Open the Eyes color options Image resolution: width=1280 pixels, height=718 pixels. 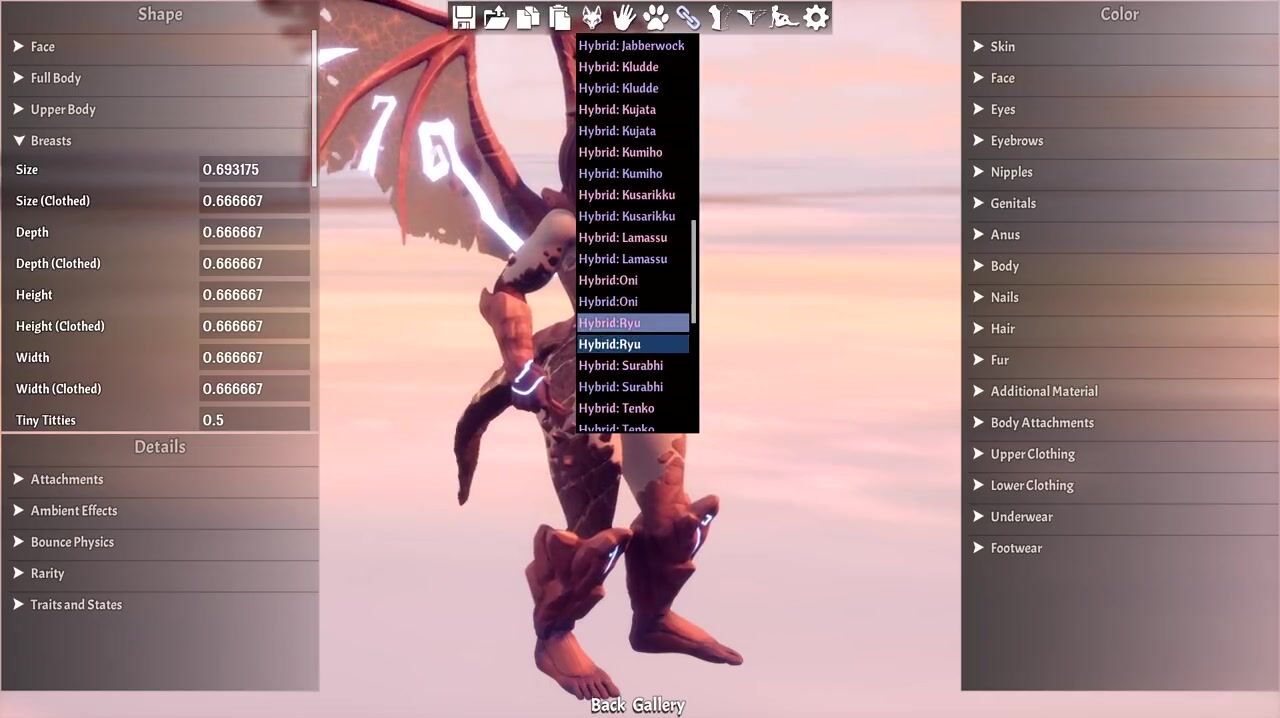1002,109
